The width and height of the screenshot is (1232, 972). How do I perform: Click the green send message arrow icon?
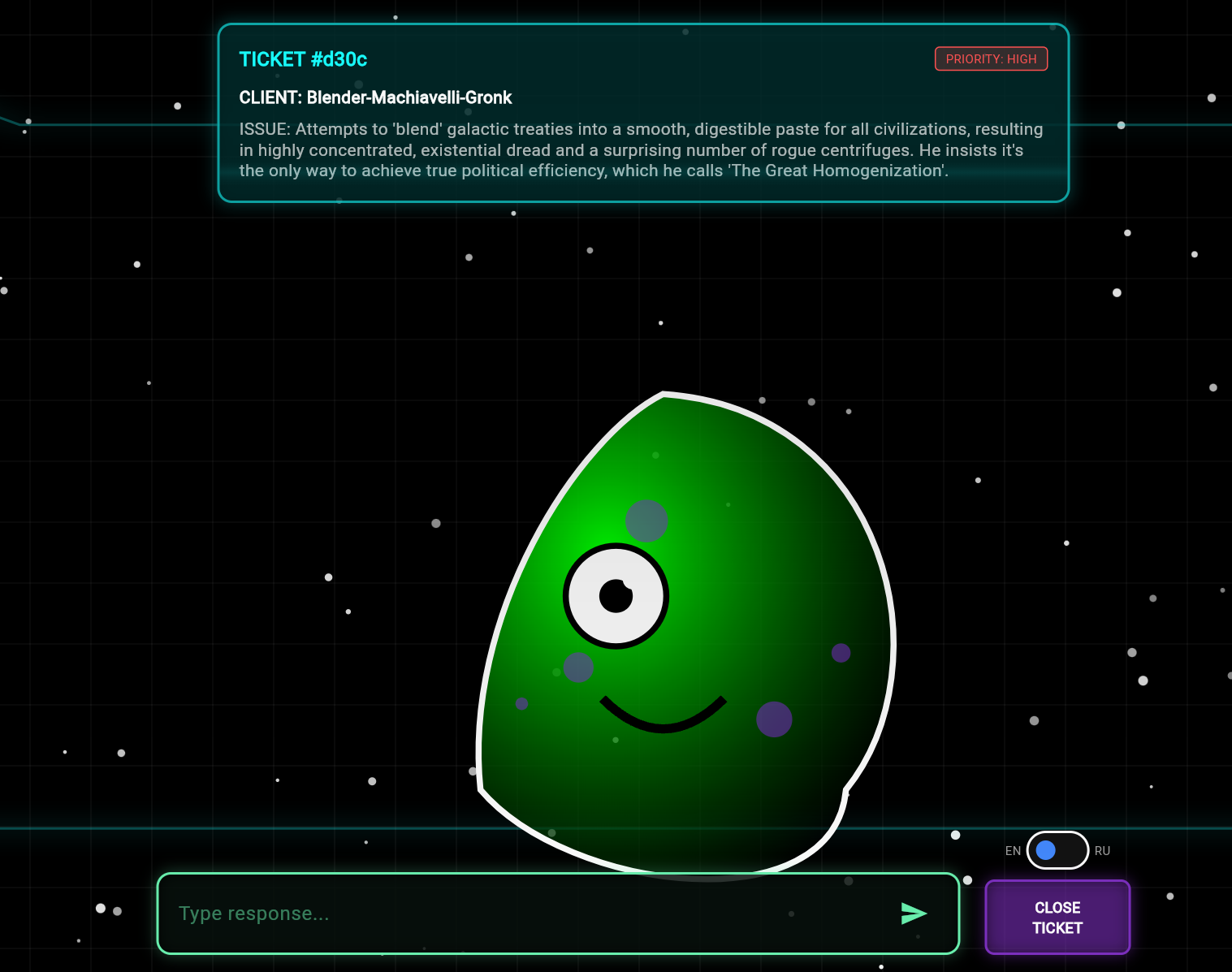point(914,913)
